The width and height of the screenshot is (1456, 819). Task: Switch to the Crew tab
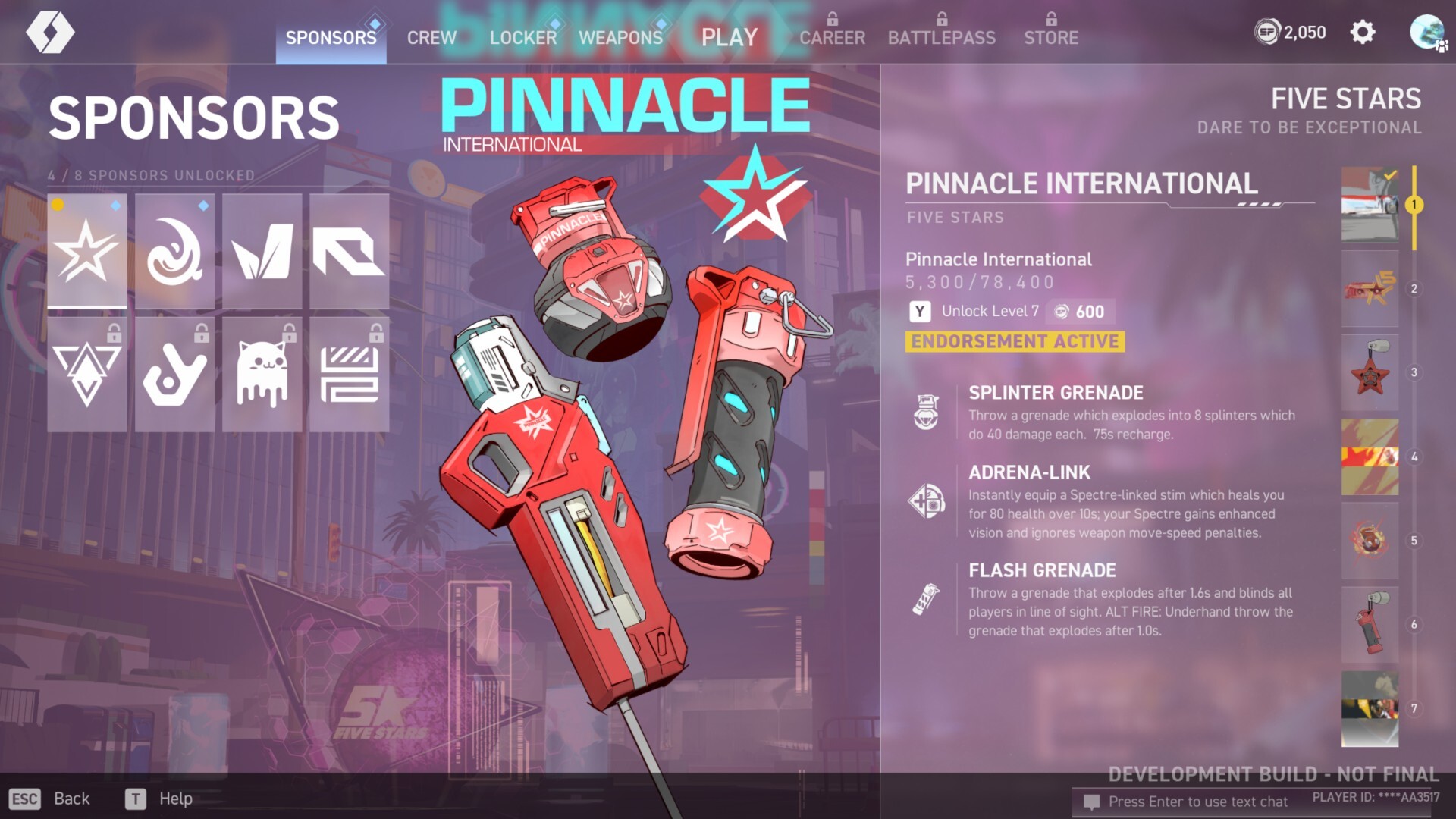click(431, 37)
